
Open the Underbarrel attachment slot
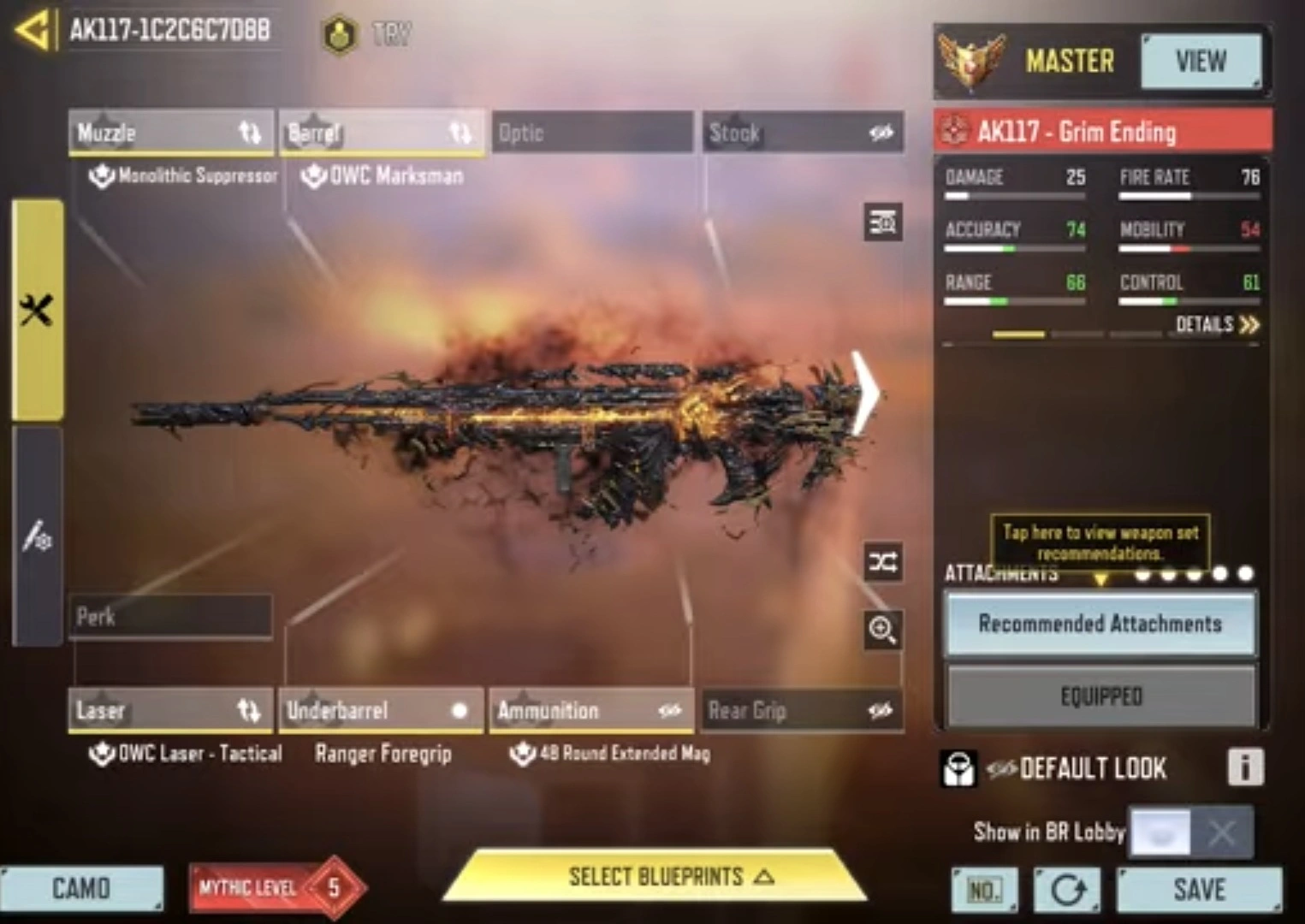click(x=381, y=710)
